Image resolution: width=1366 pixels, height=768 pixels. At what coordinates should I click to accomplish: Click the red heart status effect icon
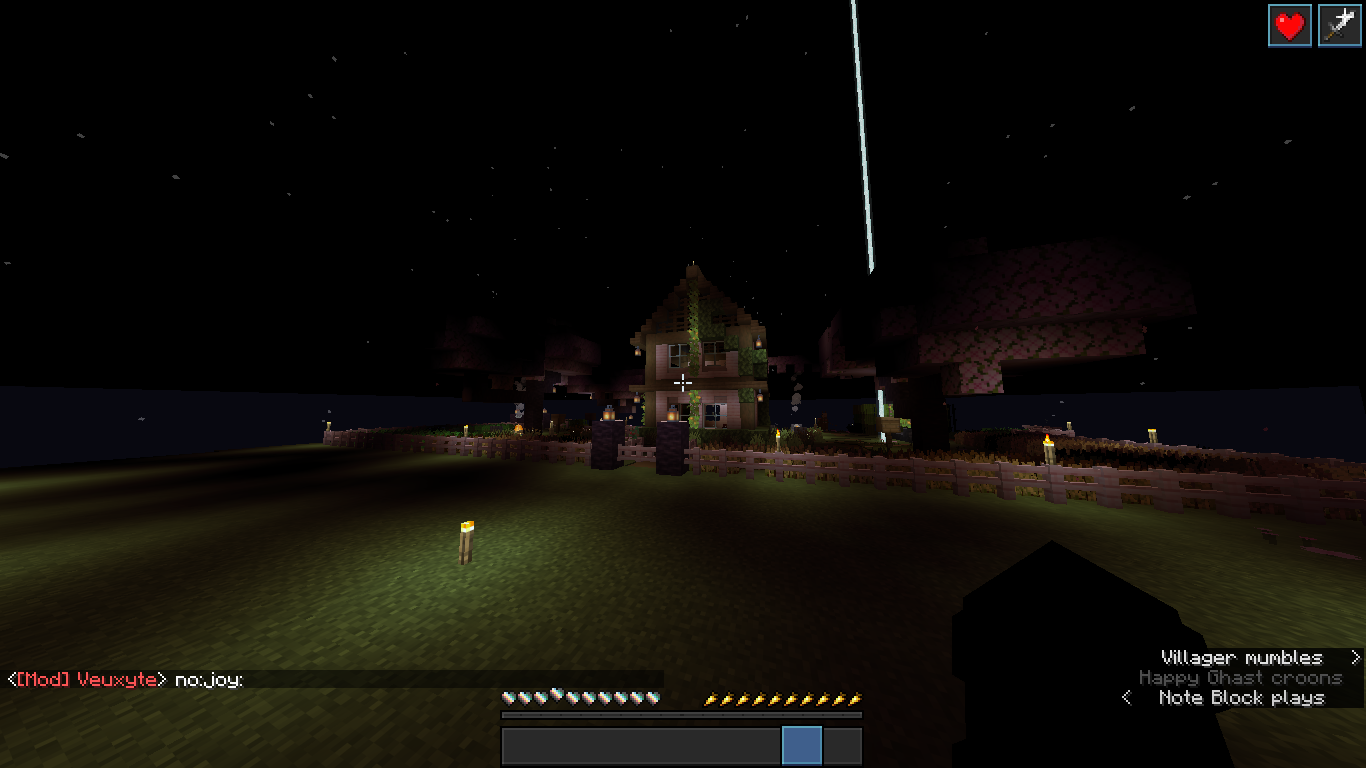(1290, 26)
